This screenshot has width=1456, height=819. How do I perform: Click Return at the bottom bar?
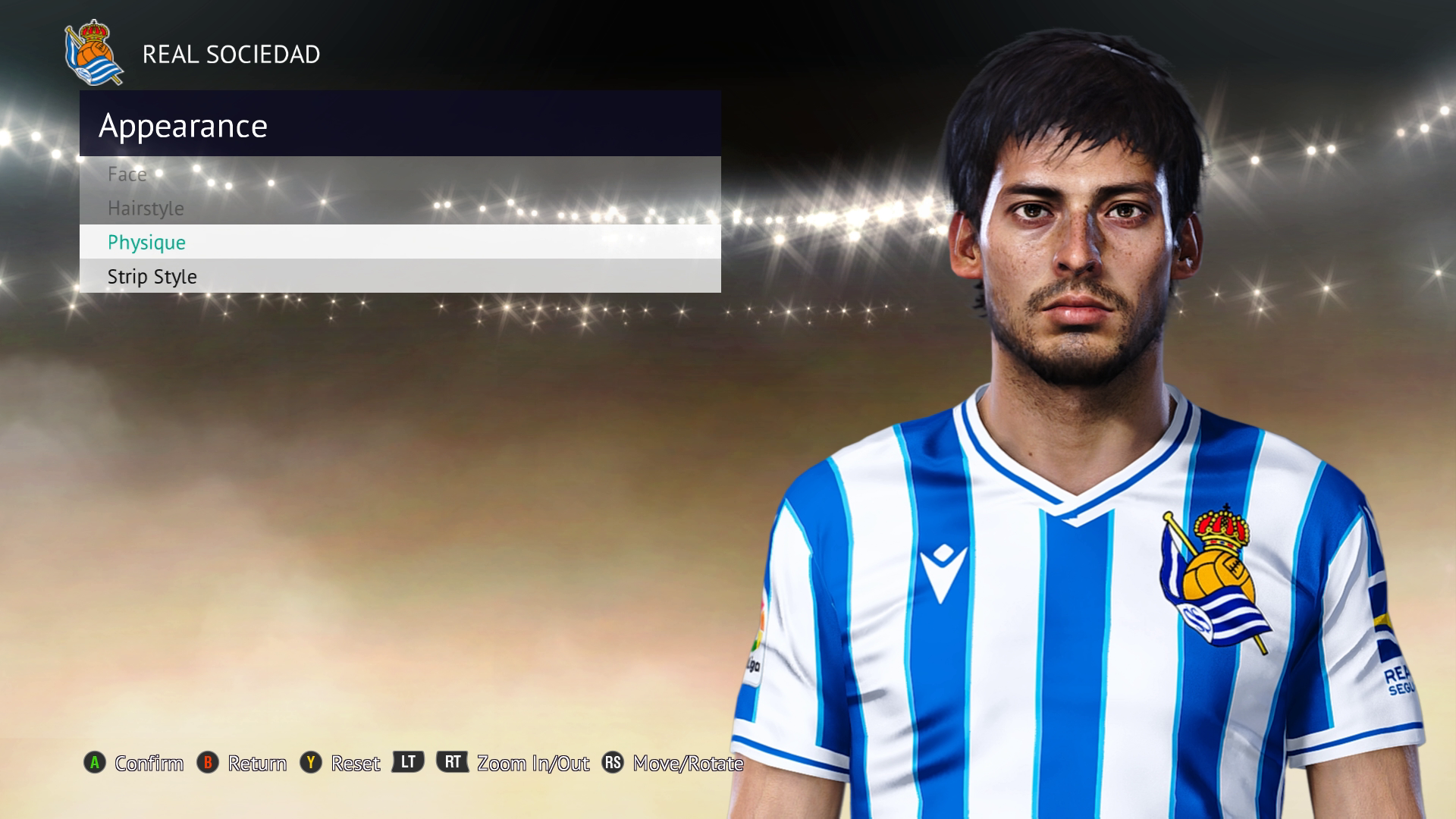pyautogui.click(x=258, y=764)
